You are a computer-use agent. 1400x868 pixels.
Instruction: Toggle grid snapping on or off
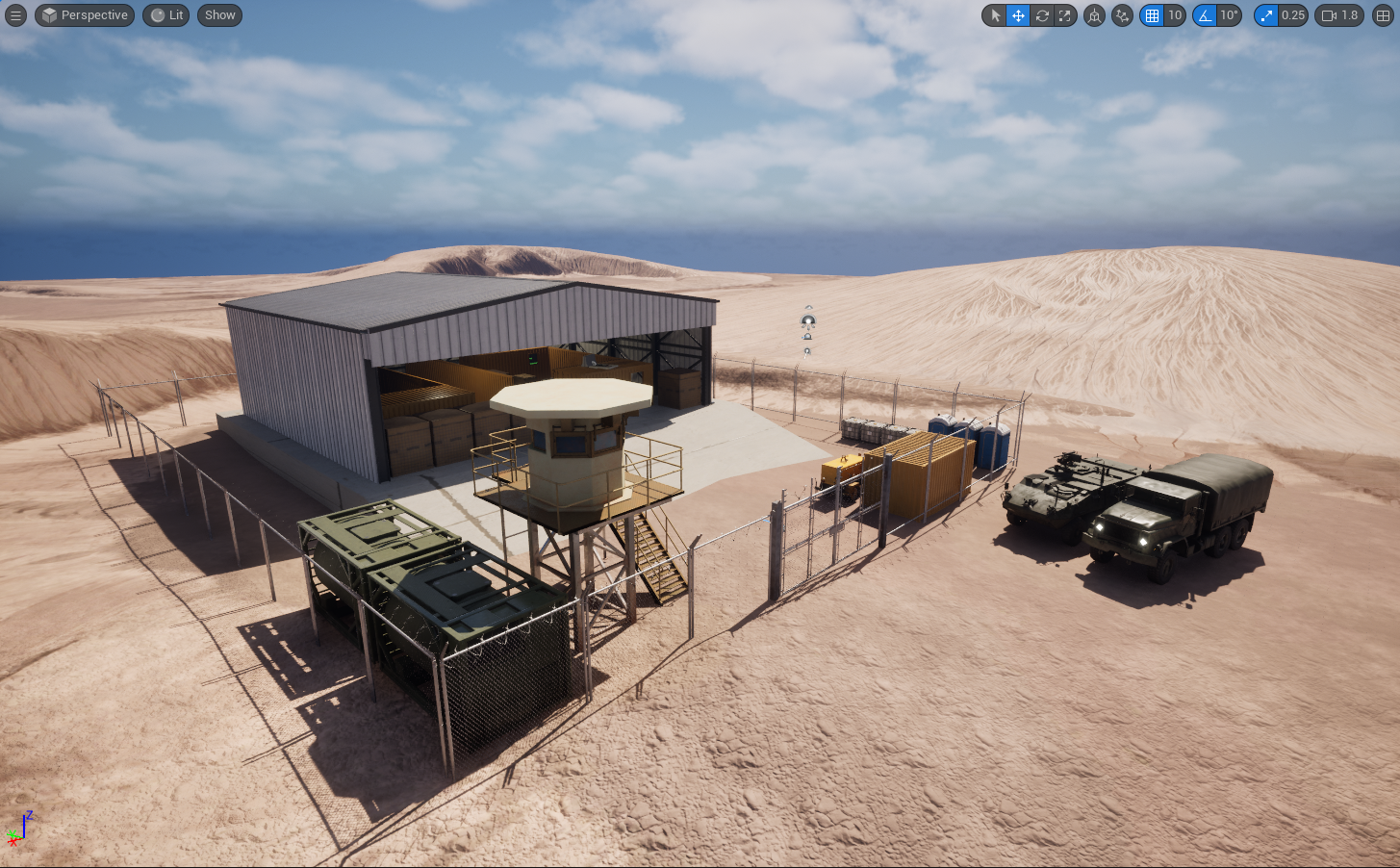[1152, 15]
